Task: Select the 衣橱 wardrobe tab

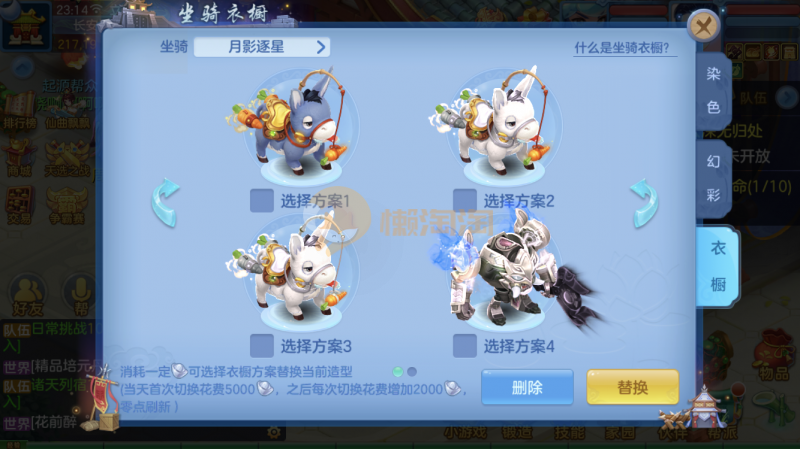Action: tap(718, 266)
